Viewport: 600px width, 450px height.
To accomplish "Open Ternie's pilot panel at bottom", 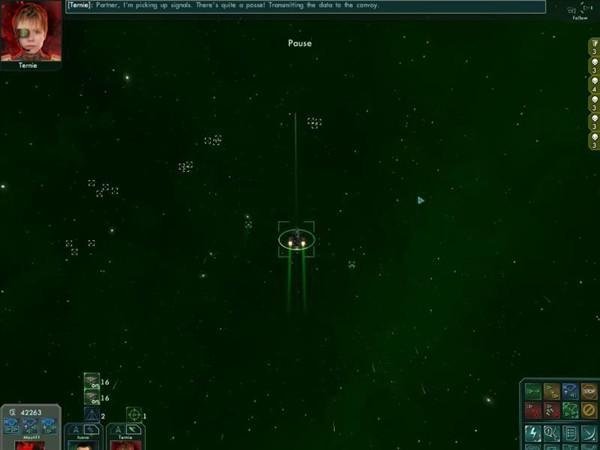I will coord(126,438).
